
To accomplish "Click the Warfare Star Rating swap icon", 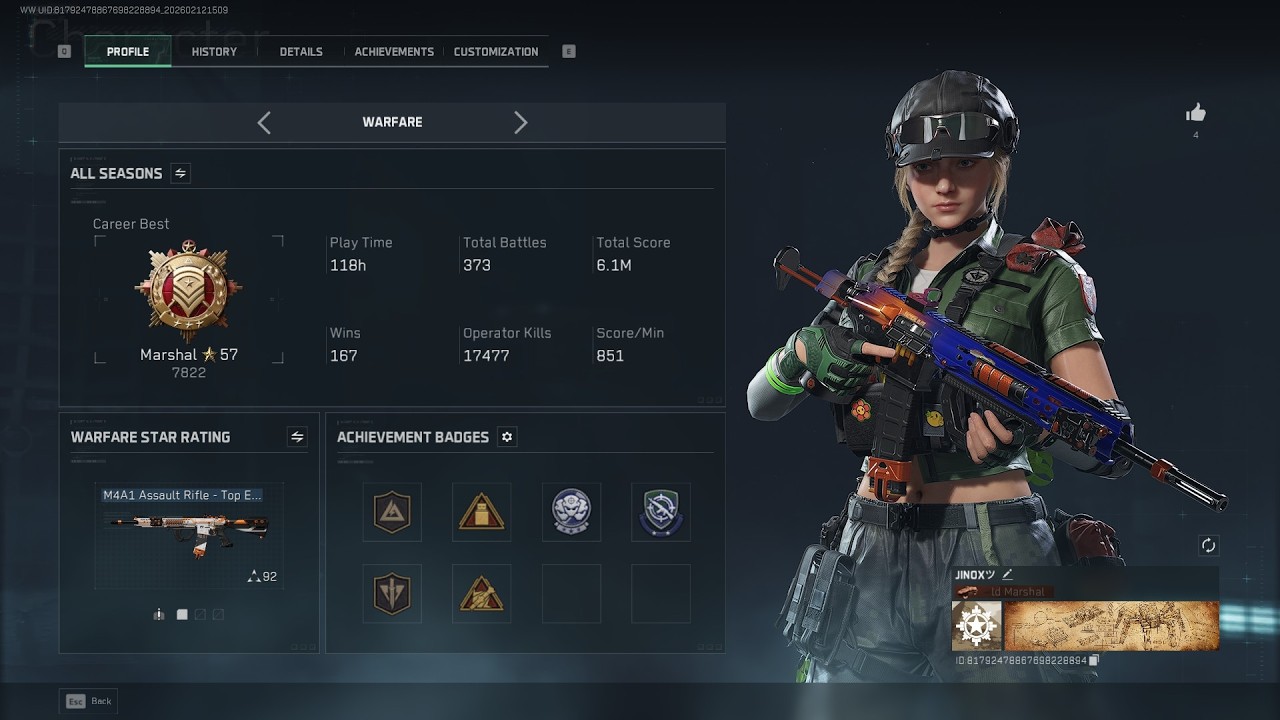I will coord(297,437).
